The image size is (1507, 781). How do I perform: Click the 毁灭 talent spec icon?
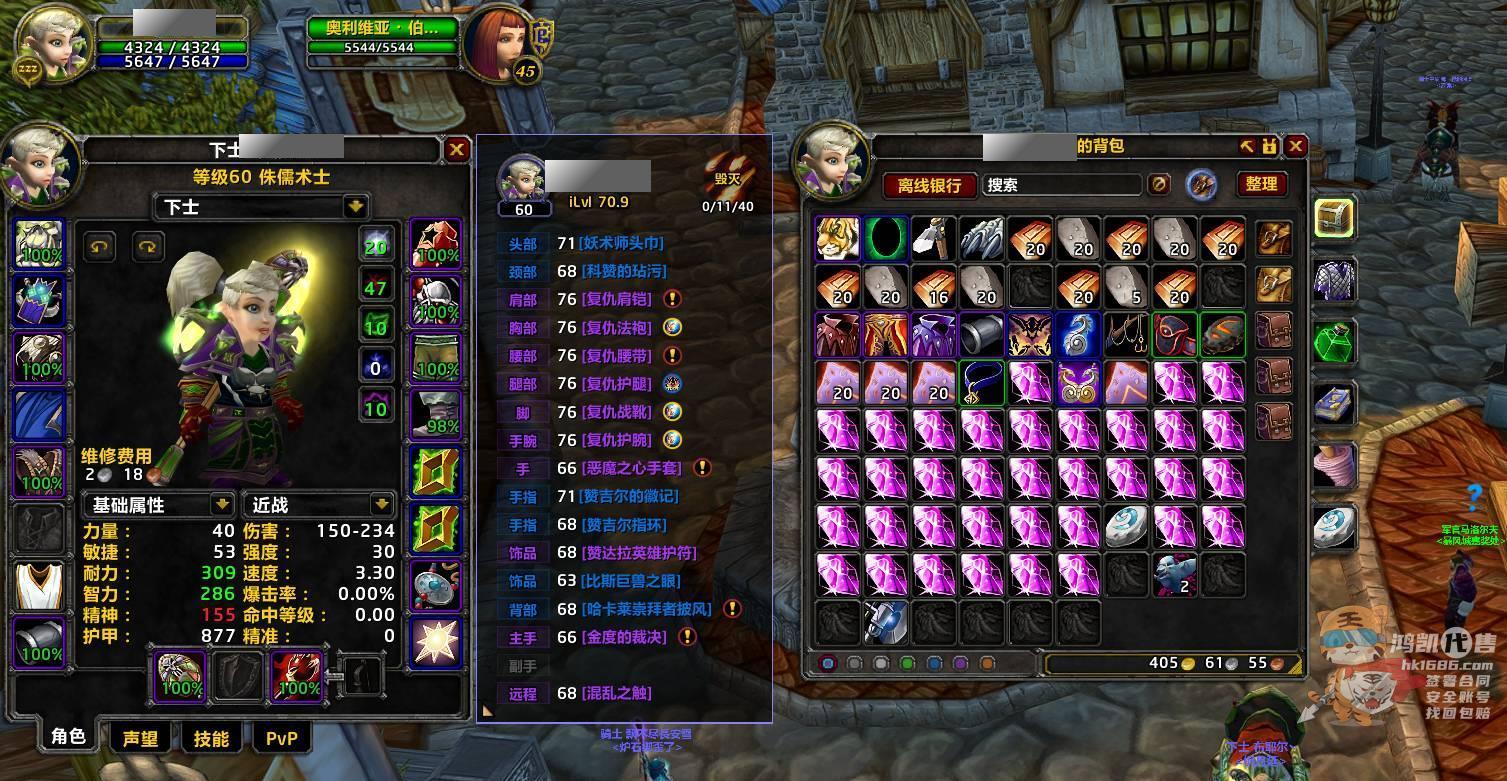(728, 176)
